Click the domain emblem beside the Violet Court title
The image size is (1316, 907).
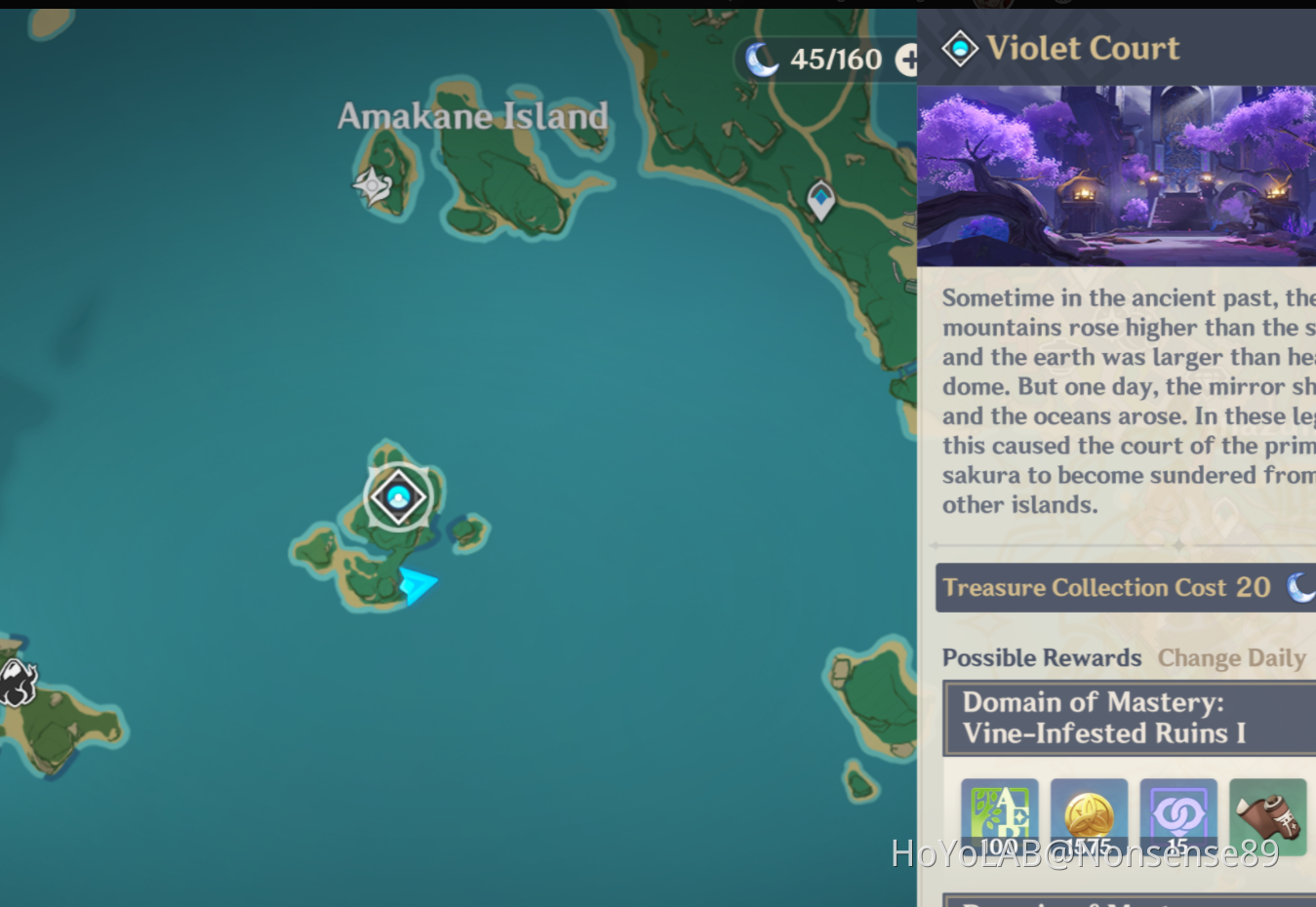pos(960,48)
